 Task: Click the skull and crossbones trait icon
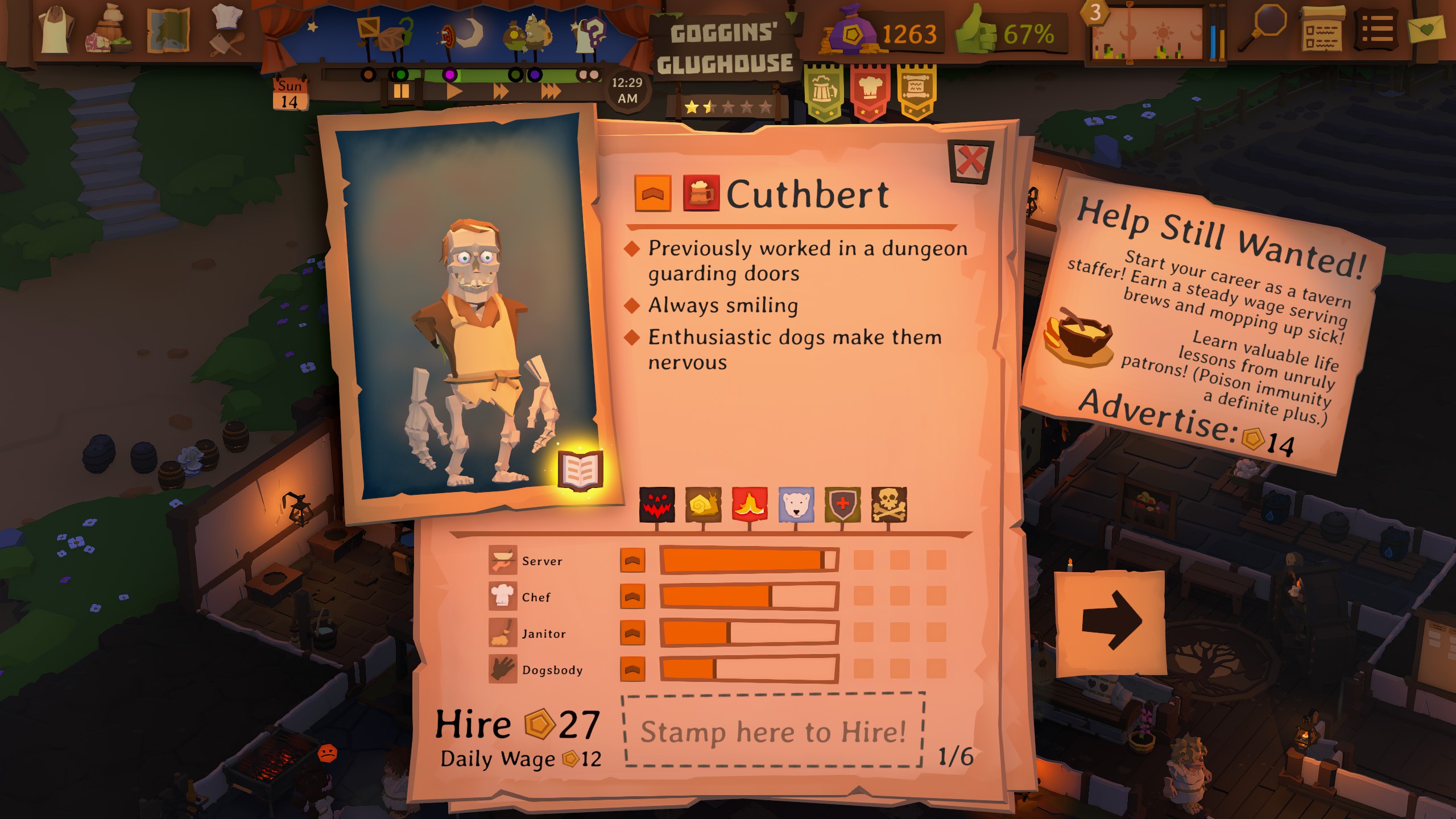(889, 504)
